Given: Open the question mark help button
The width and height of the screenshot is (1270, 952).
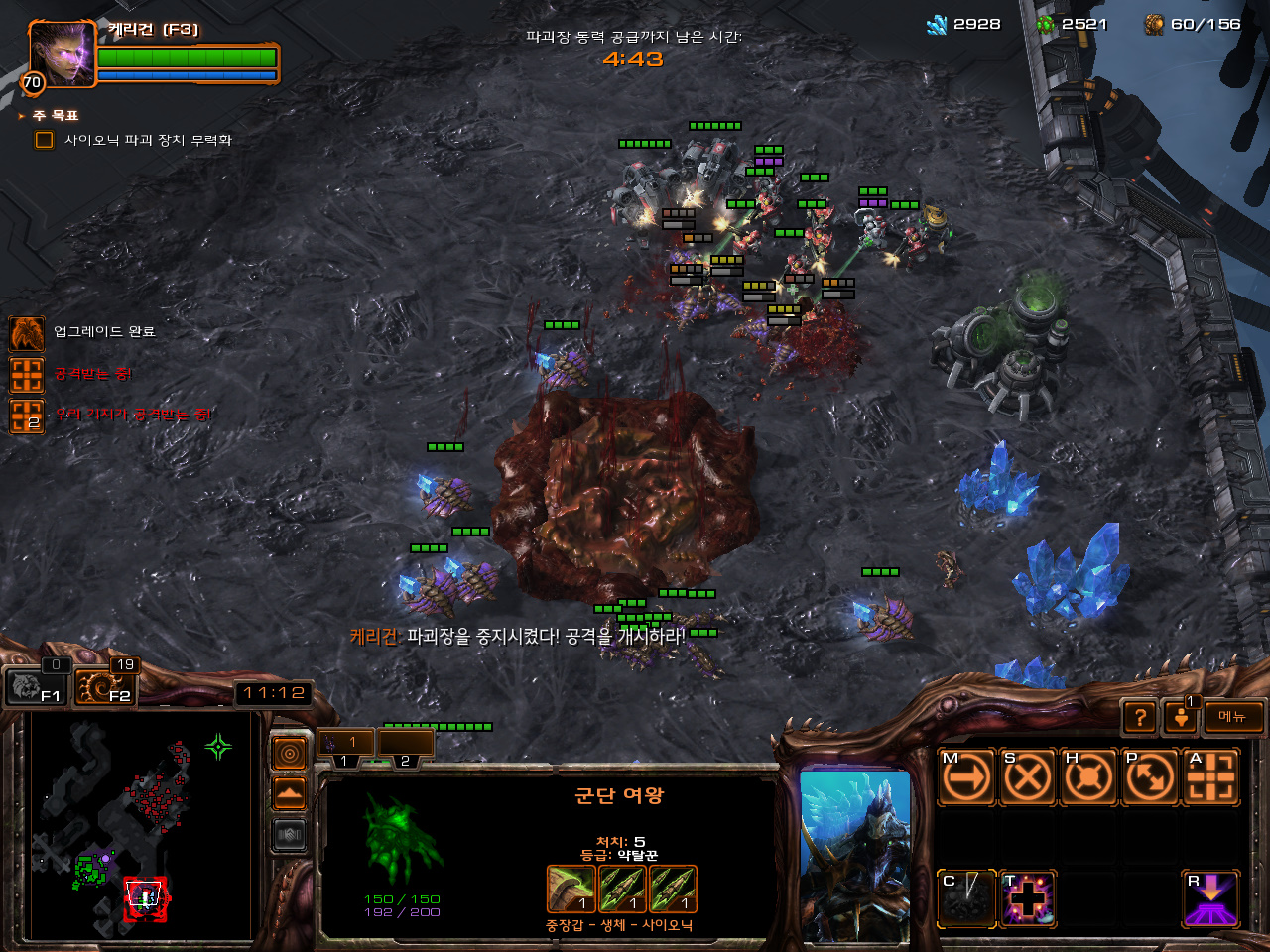Looking at the screenshot, I should [1140, 716].
